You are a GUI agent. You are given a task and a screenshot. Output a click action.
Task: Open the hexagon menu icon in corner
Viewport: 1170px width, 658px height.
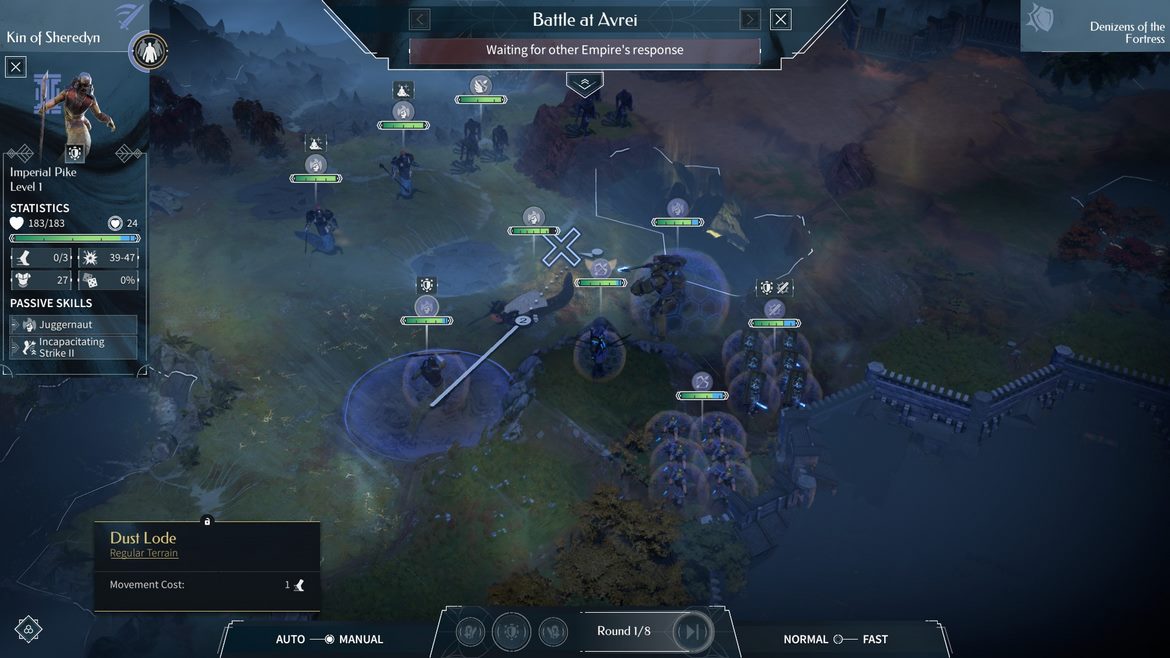pos(29,629)
